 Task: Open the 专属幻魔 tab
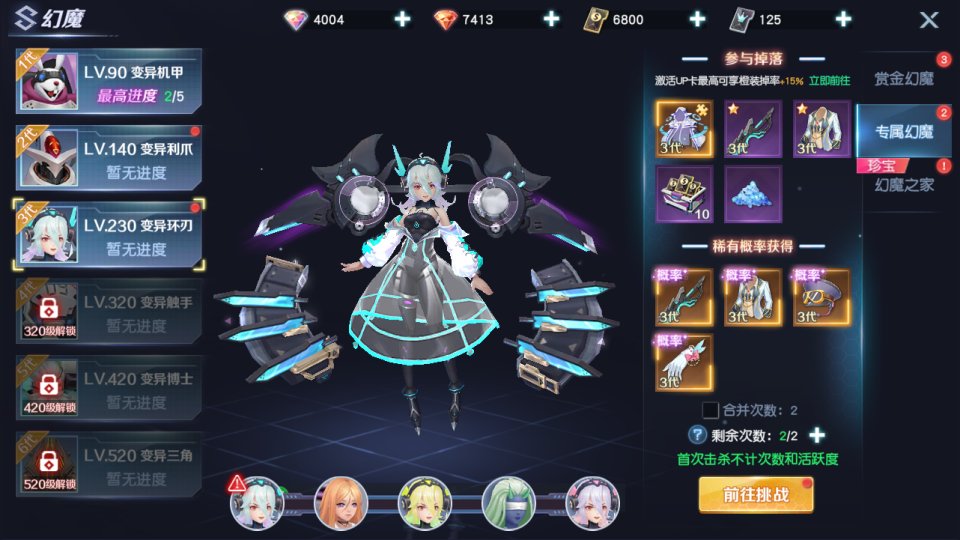point(903,130)
